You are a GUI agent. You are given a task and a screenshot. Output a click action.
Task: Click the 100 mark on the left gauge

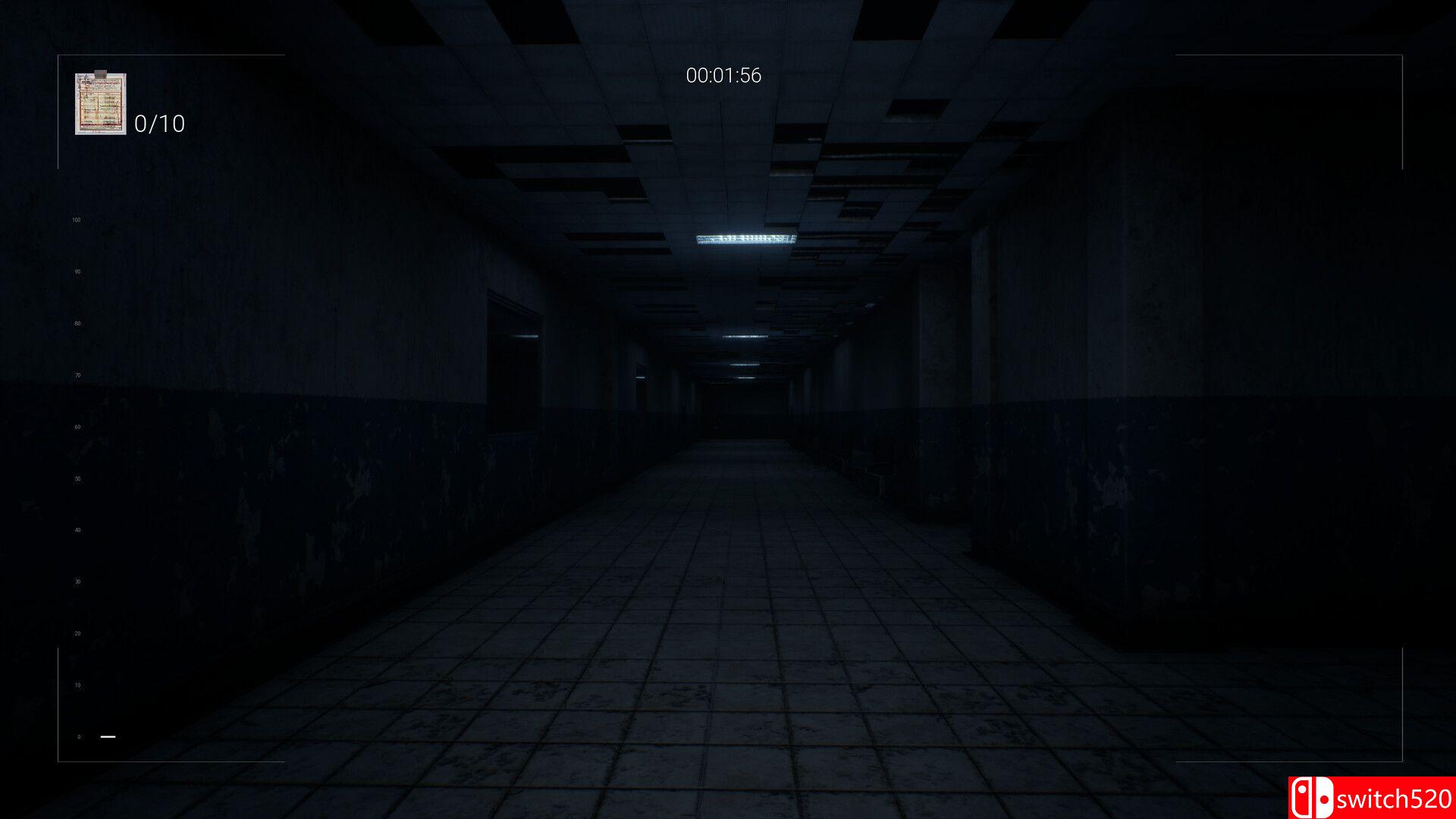tap(76, 219)
